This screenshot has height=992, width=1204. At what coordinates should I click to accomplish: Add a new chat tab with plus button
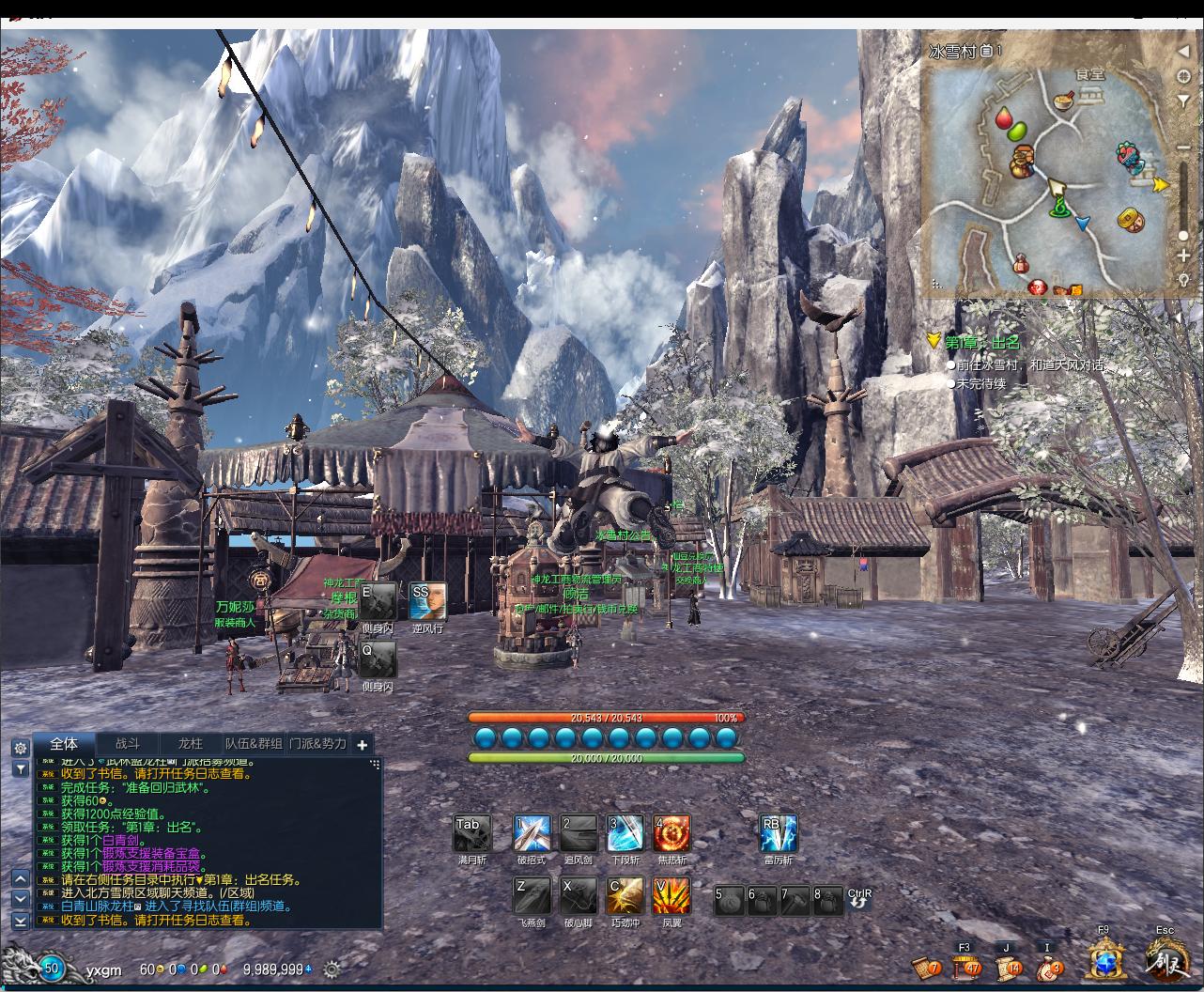pyautogui.click(x=363, y=745)
